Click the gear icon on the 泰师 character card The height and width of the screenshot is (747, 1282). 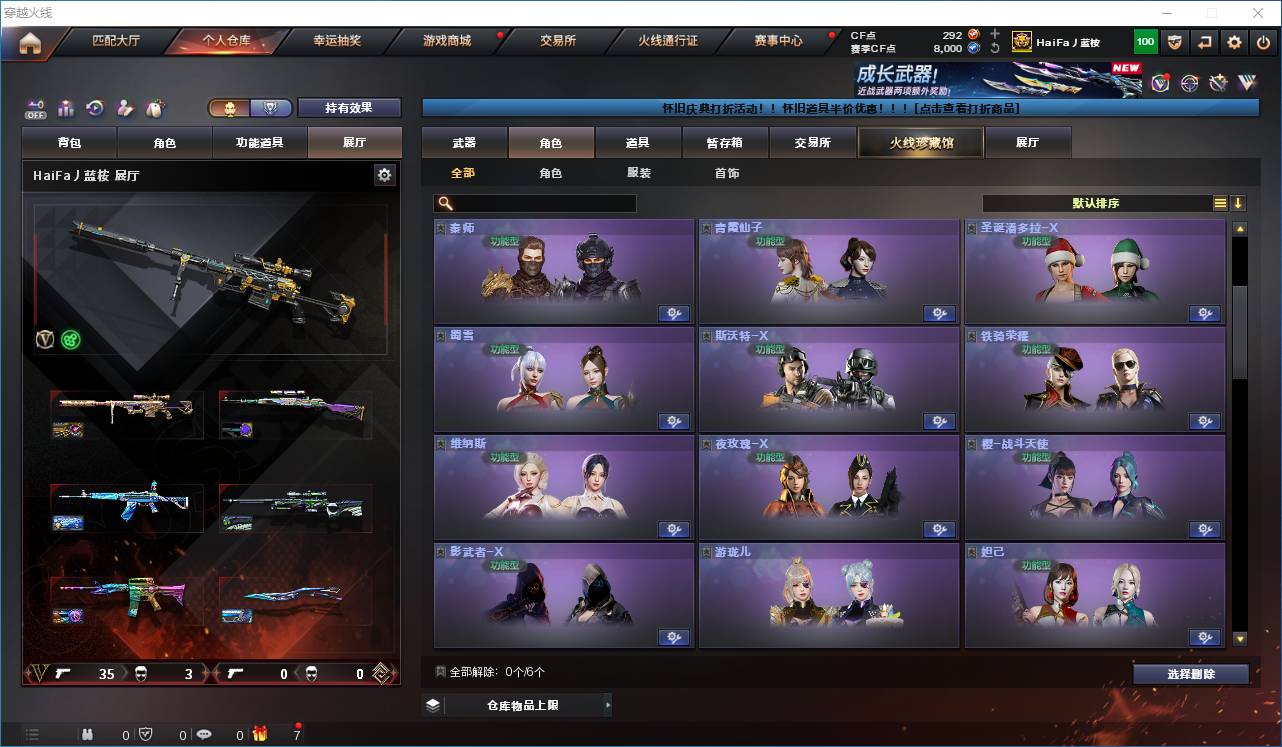click(674, 313)
